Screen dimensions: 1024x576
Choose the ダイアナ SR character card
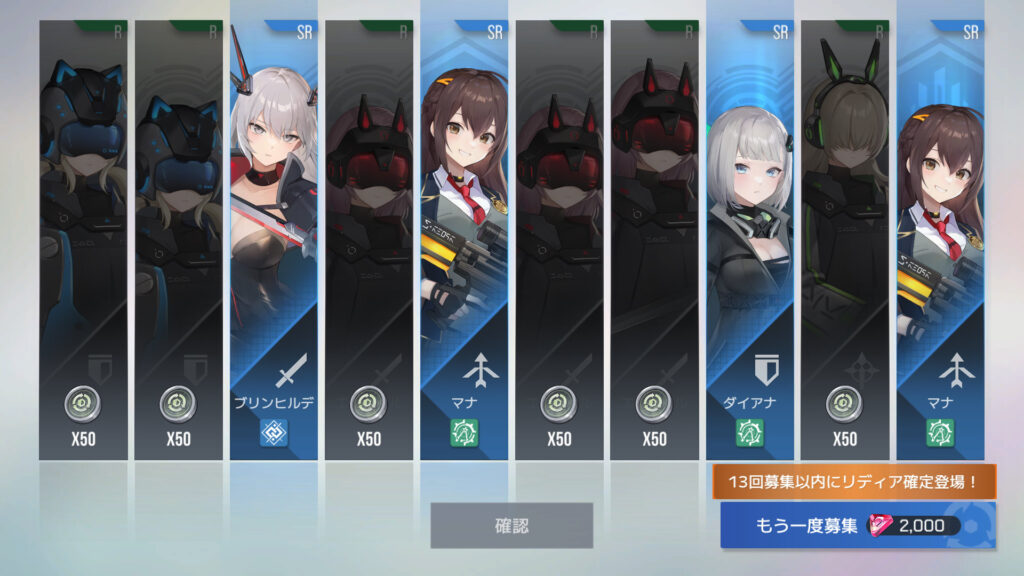coord(750,240)
